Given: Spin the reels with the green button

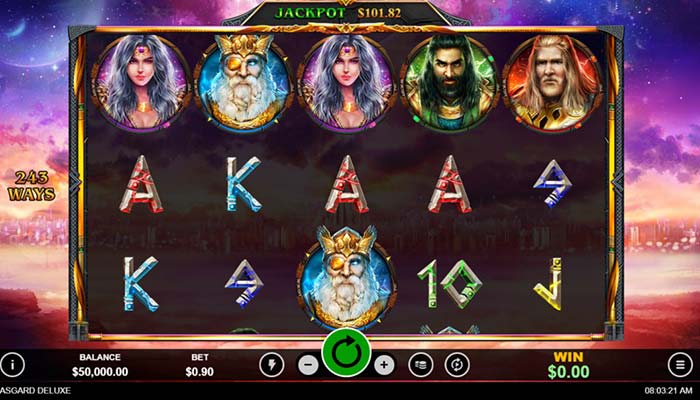Looking at the screenshot, I should [x=347, y=353].
